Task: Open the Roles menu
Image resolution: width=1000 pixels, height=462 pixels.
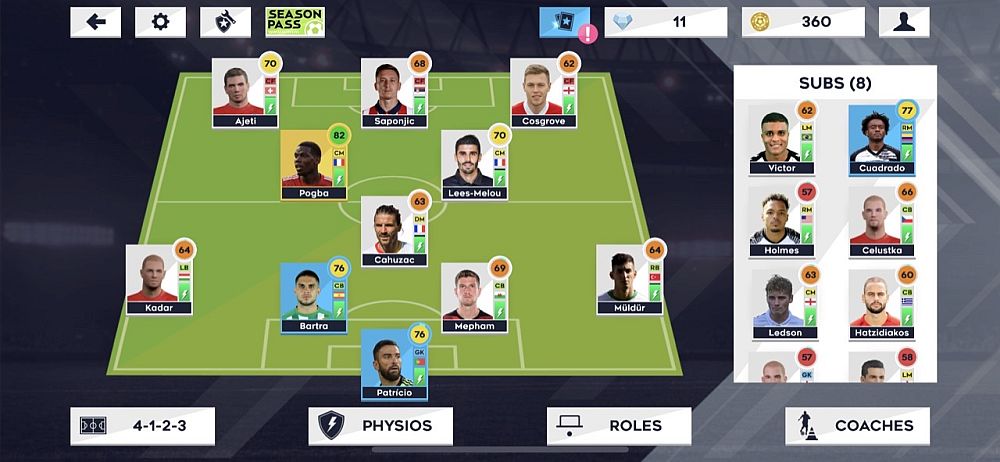Action: pos(618,426)
